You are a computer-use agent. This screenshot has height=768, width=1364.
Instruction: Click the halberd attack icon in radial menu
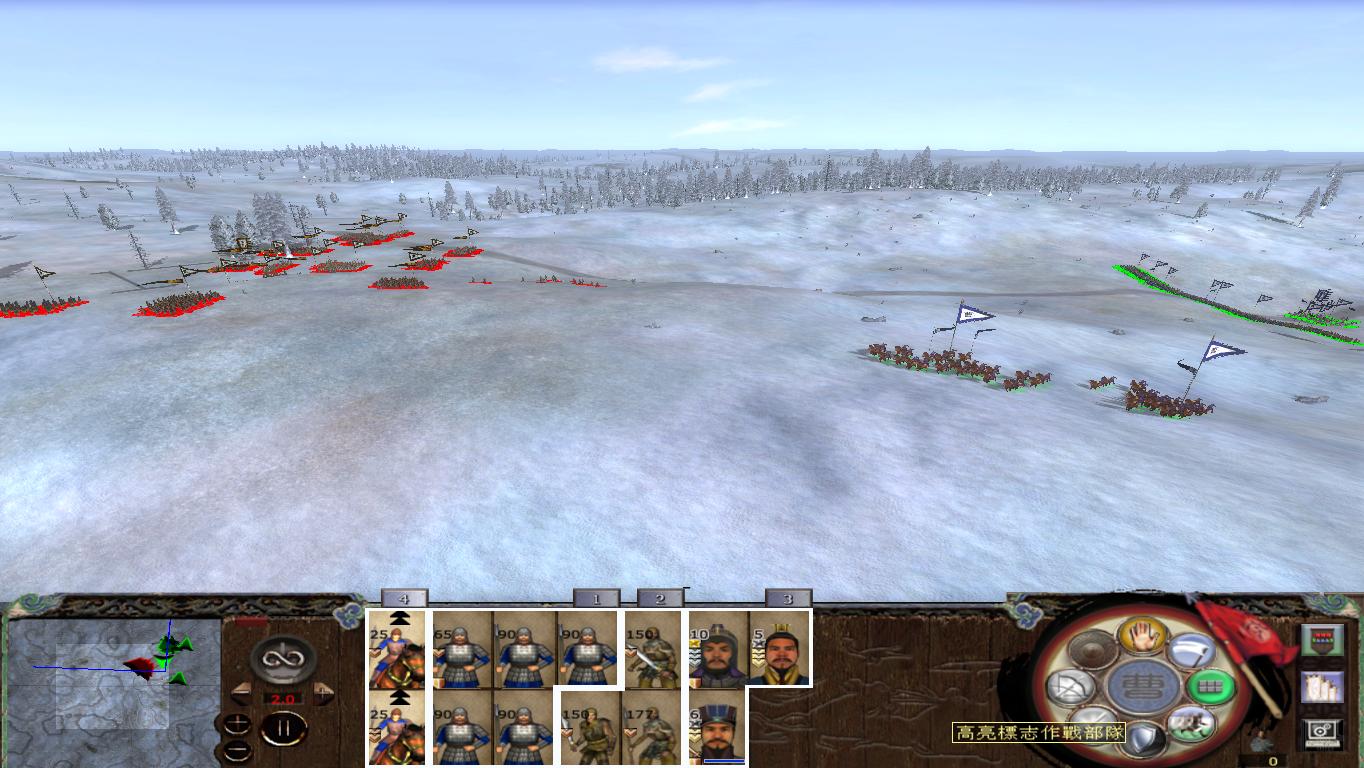click(x=1192, y=654)
